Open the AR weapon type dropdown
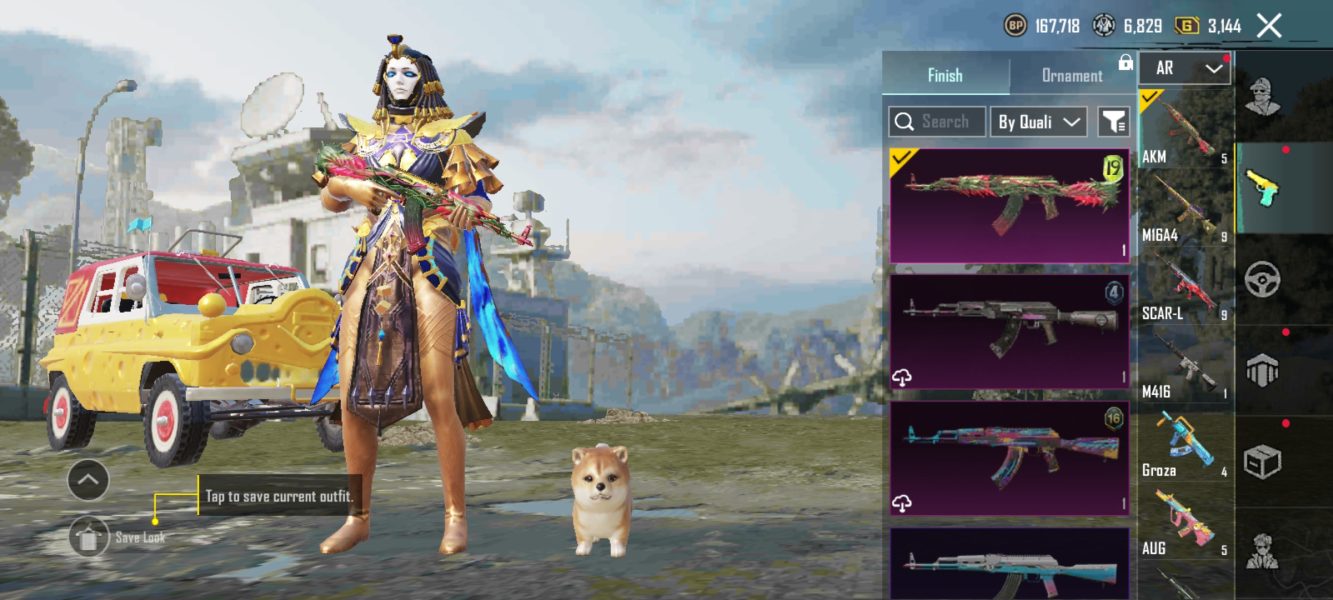The image size is (1333, 600). 1184,68
